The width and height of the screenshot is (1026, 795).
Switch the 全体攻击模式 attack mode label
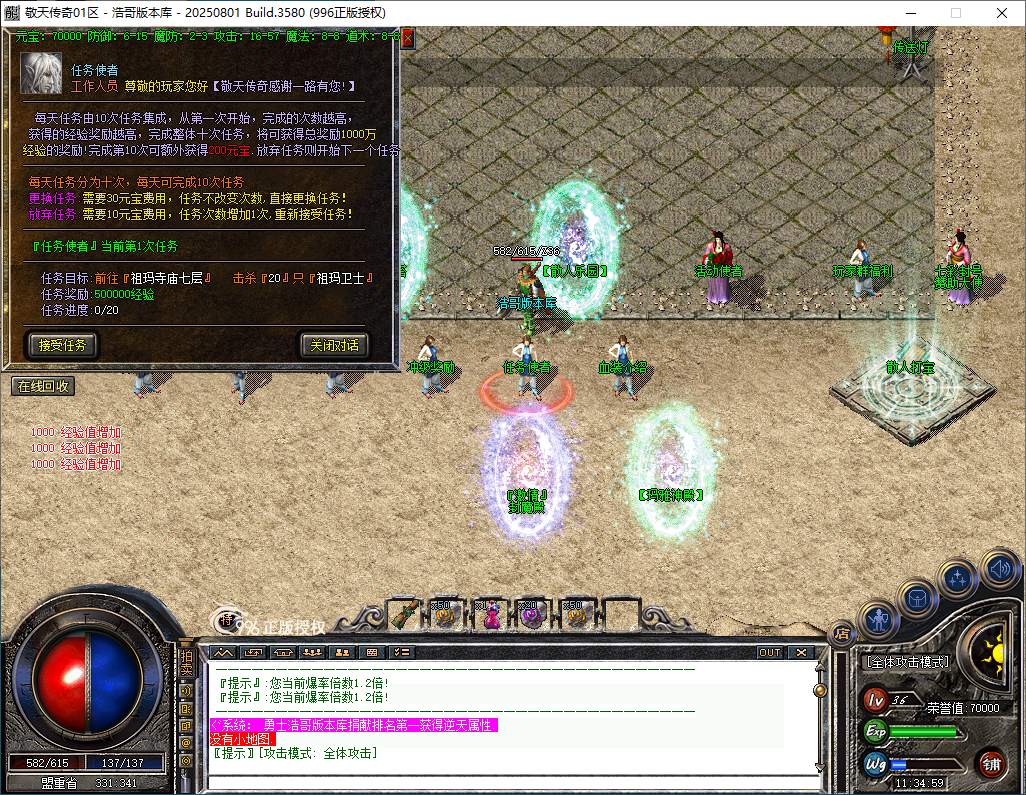907,662
